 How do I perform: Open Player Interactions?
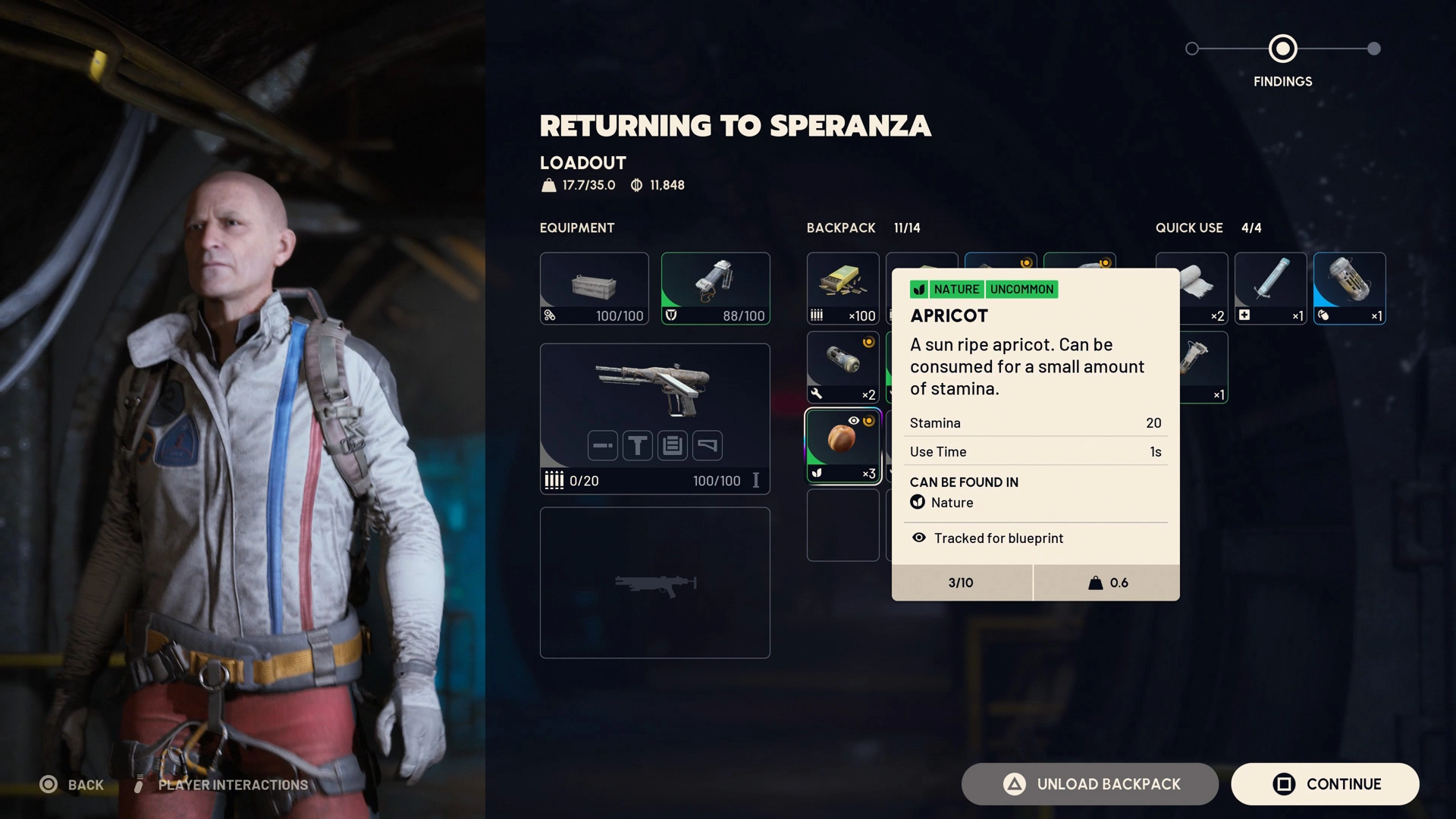[221, 785]
